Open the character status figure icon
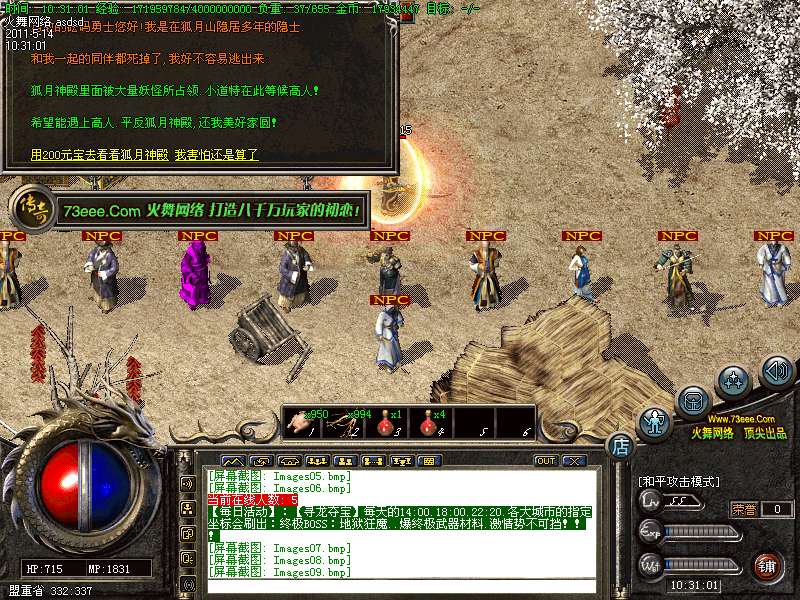Viewport: 800px width, 600px height. pyautogui.click(x=655, y=423)
